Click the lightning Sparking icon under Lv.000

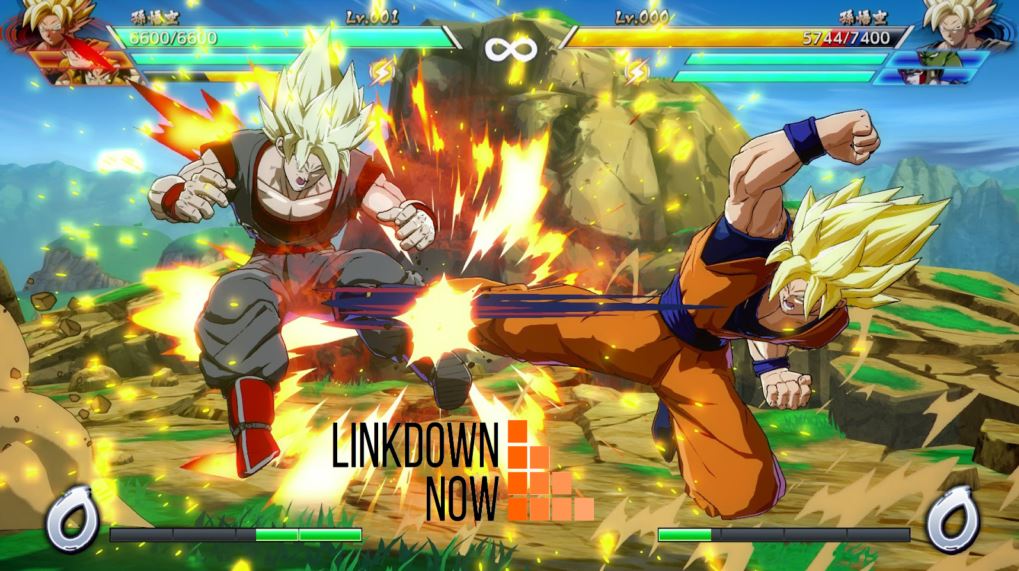[x=637, y=70]
